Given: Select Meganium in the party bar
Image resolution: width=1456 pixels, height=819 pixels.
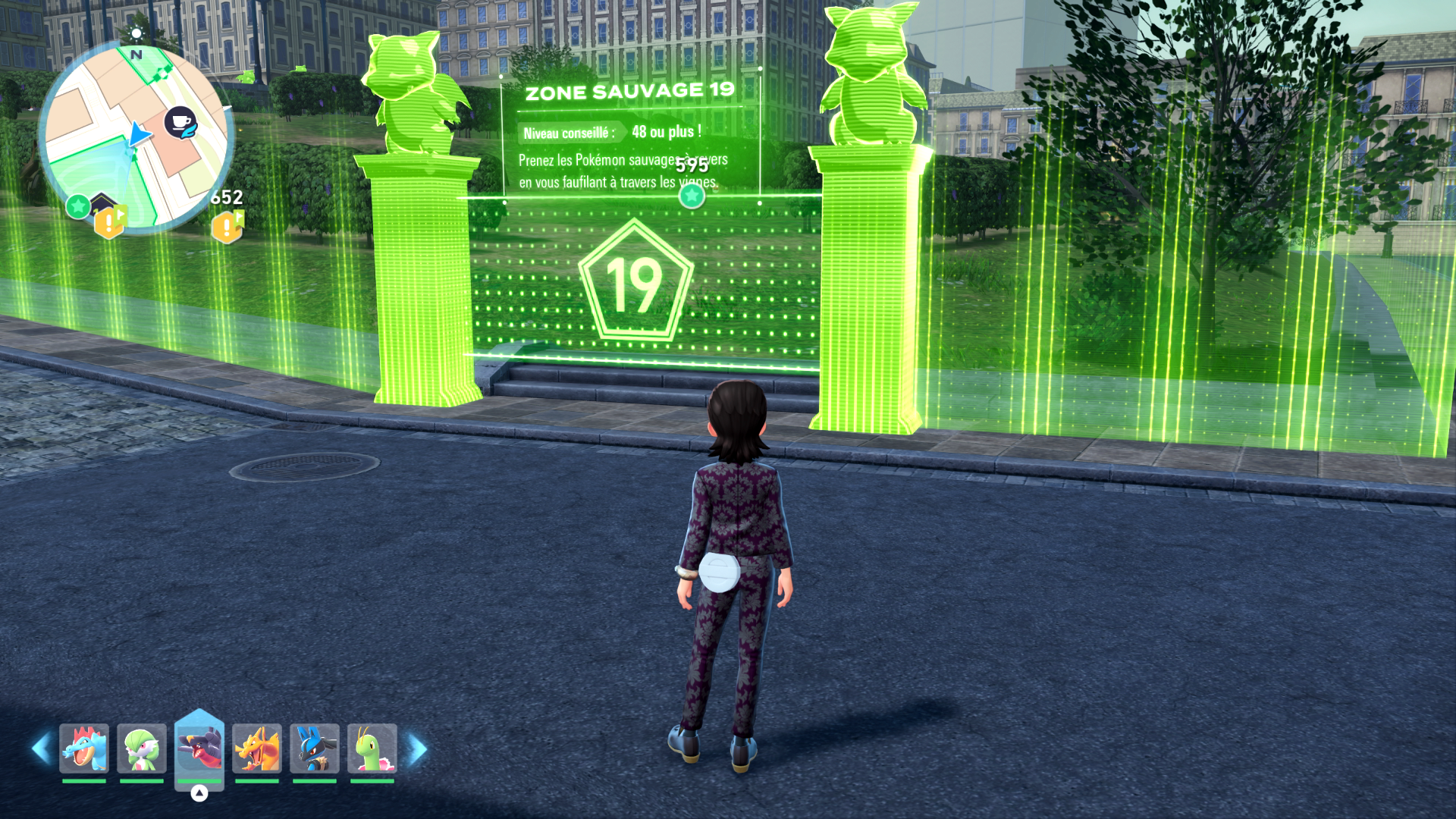Looking at the screenshot, I should pyautogui.click(x=372, y=748).
